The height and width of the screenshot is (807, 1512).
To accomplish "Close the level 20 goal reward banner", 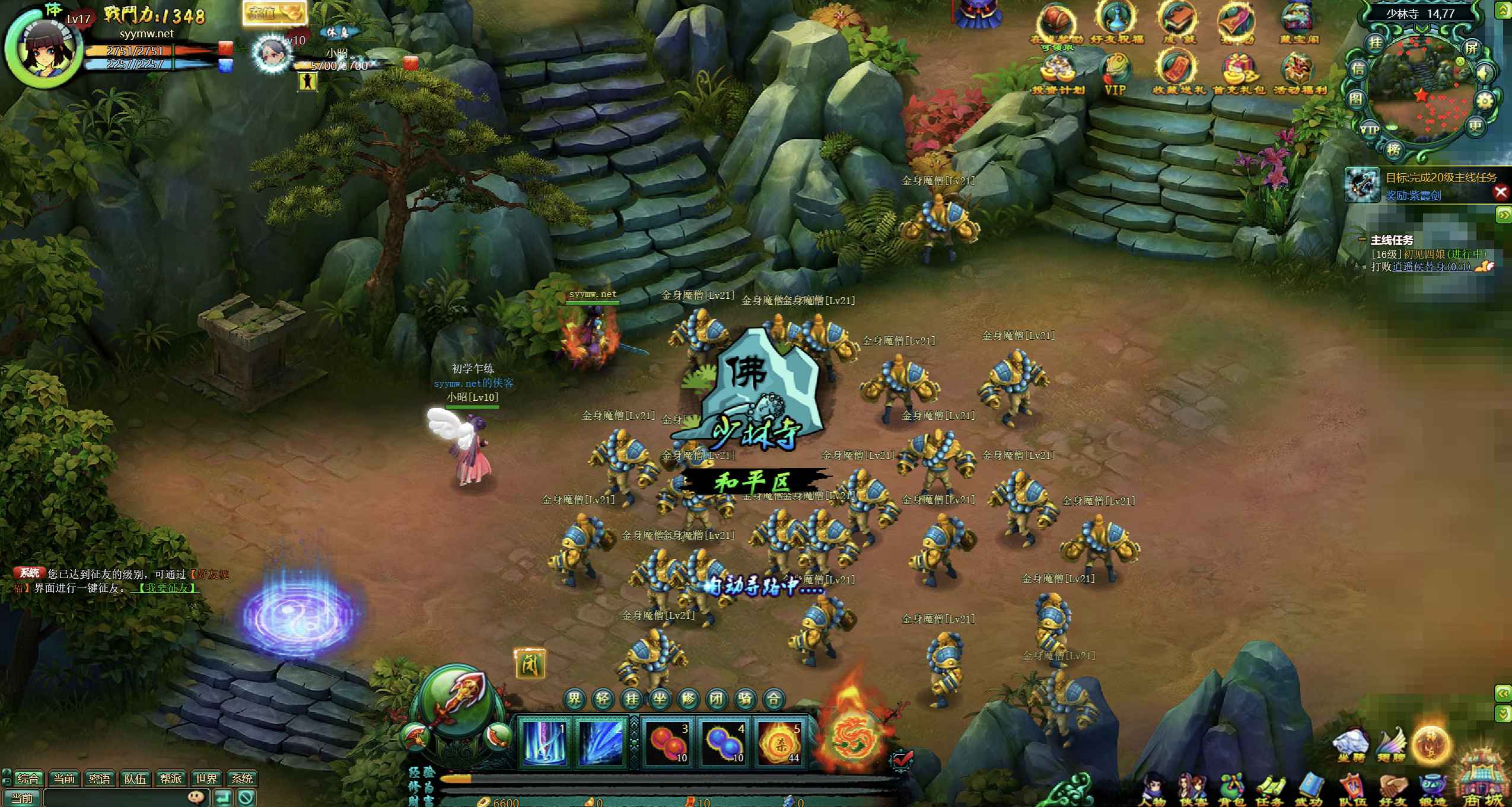I will 1500,192.
